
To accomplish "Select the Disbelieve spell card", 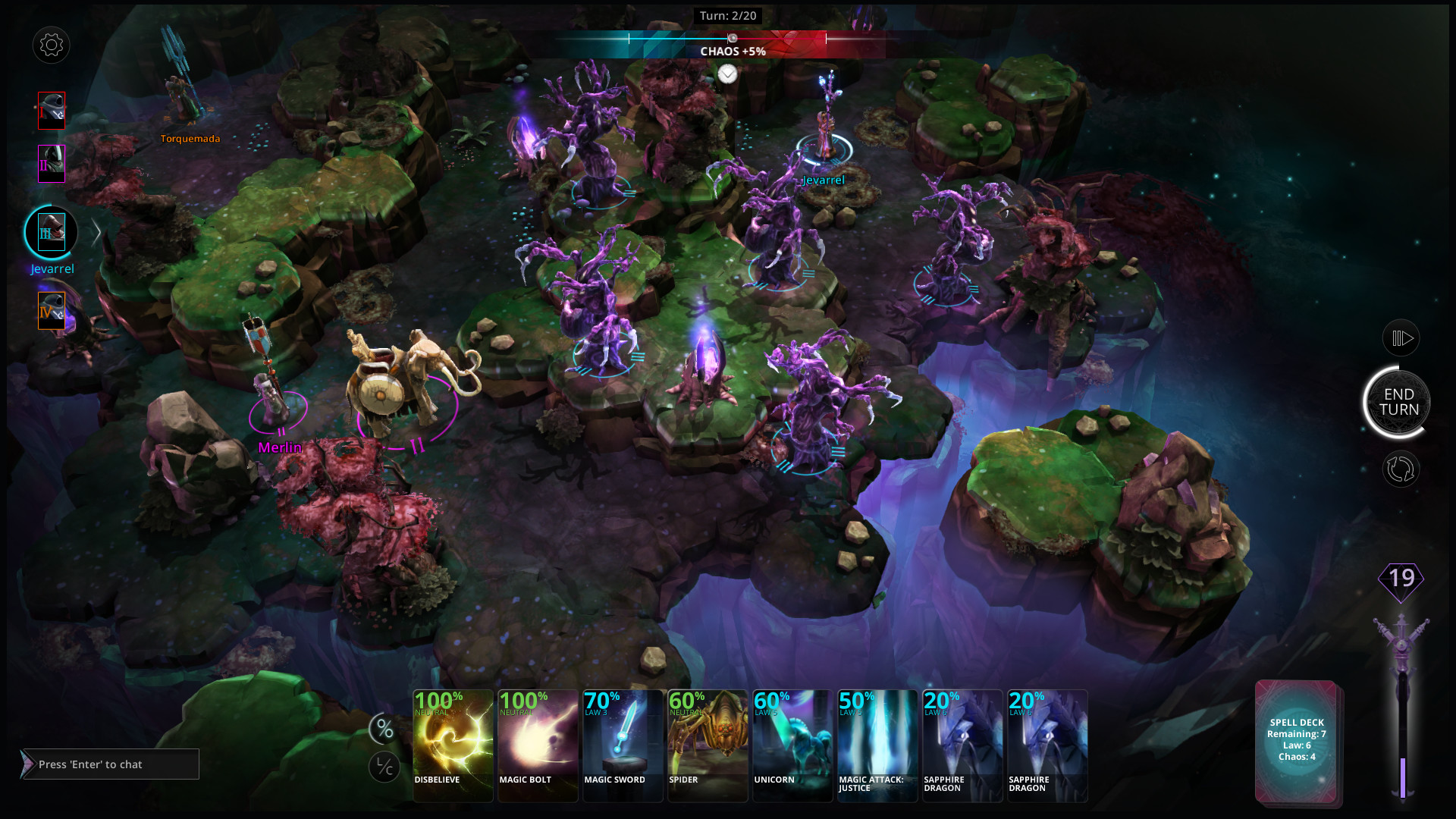I will click(x=453, y=745).
